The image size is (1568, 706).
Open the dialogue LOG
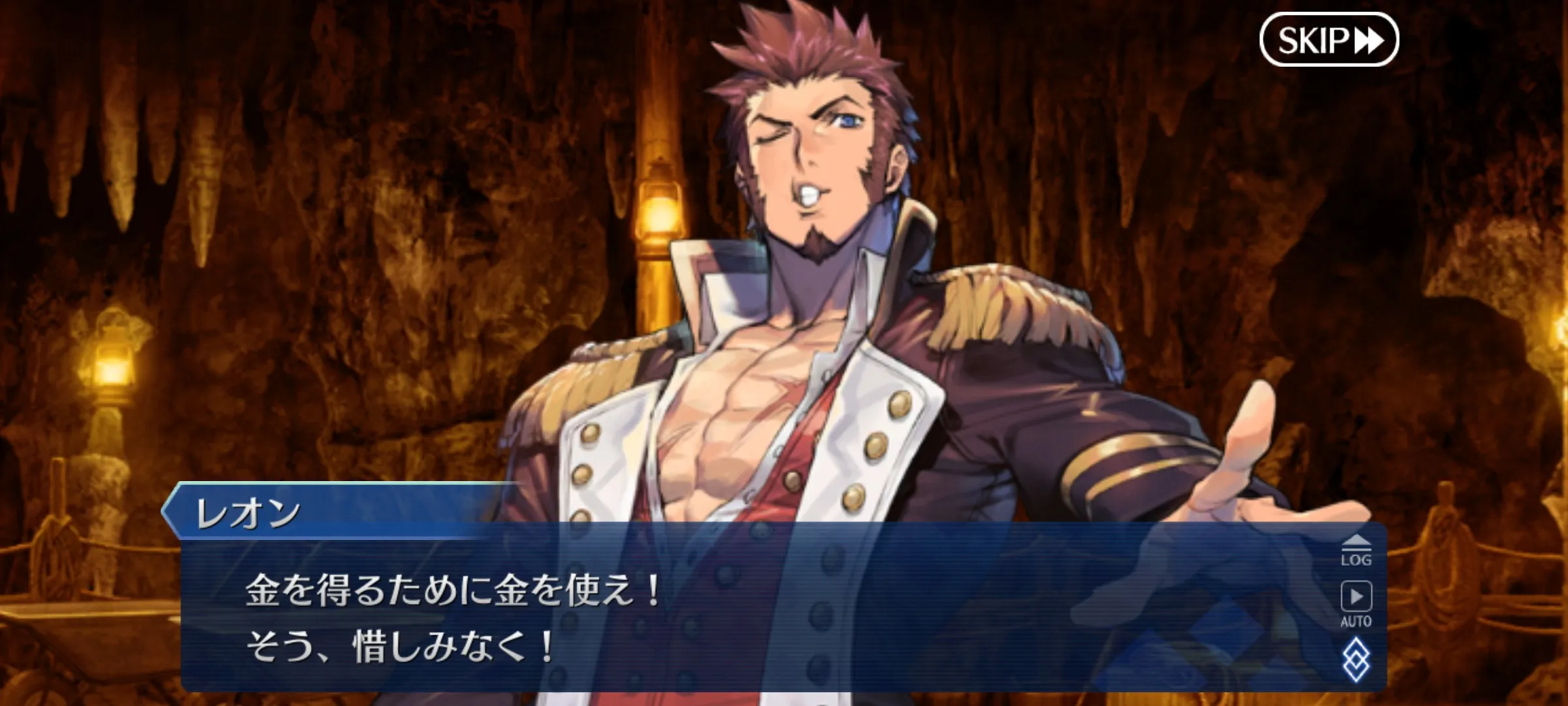(1356, 550)
